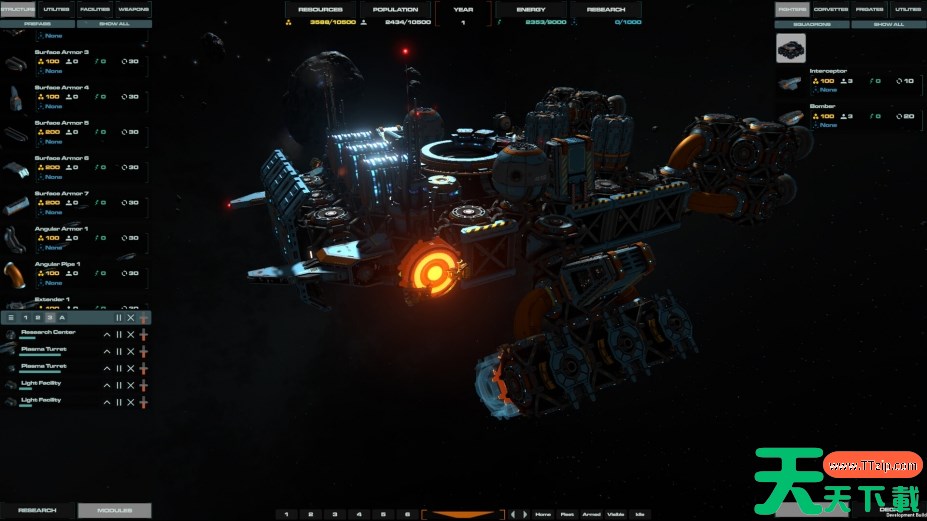Screen dimensions: 927x521
Task: Toggle the Armed filter button
Action: point(591,514)
